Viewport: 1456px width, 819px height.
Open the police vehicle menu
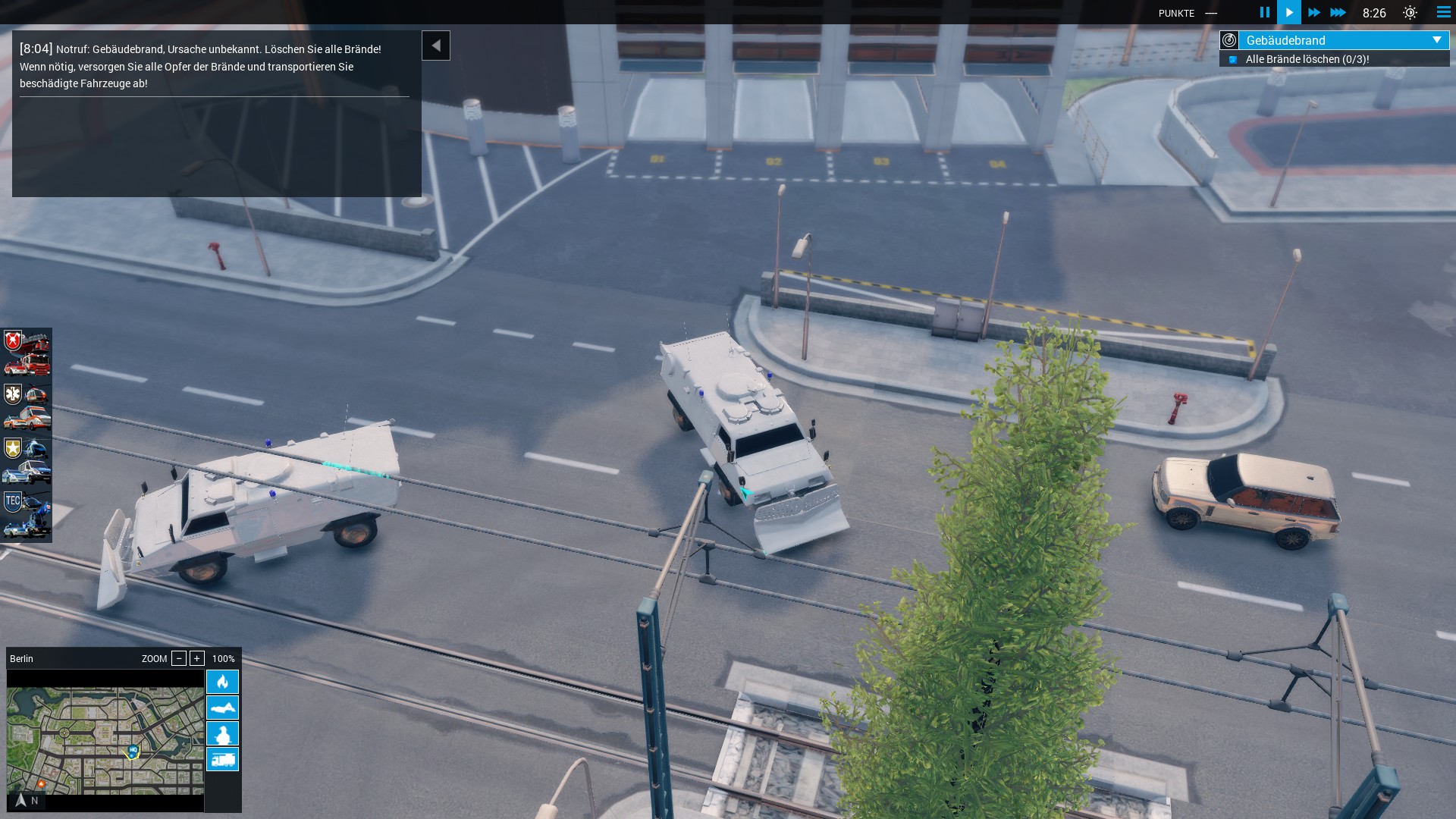27,460
